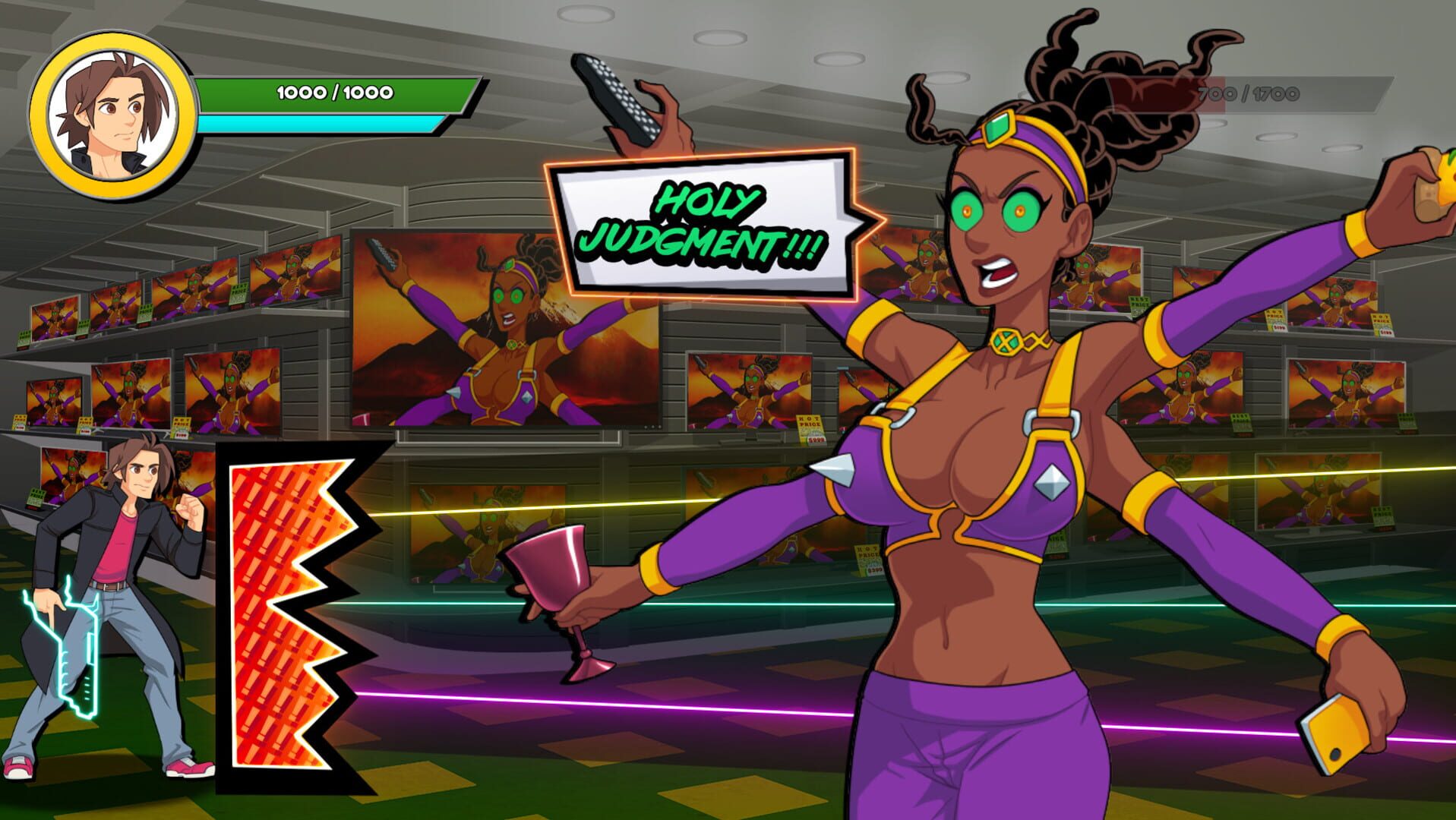This screenshot has height=820, width=1456.
Task: Click the cyan energy bar below the health bar
Action: tap(319, 124)
